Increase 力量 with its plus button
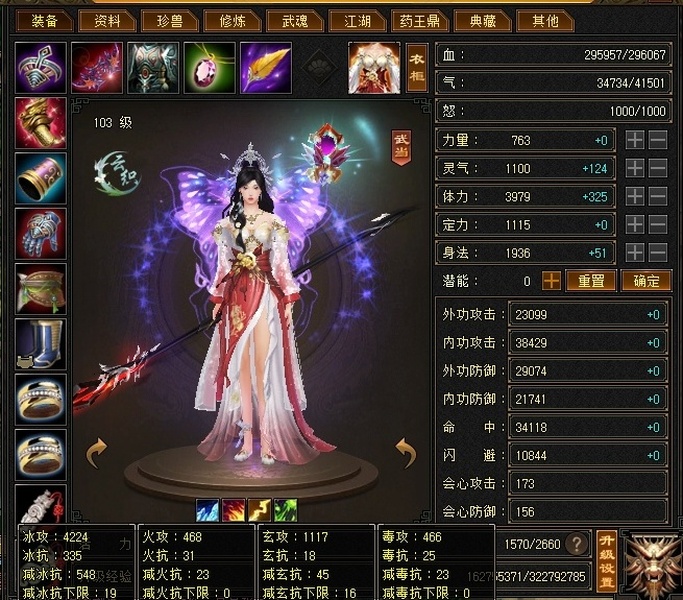The width and height of the screenshot is (683, 600). [x=634, y=141]
